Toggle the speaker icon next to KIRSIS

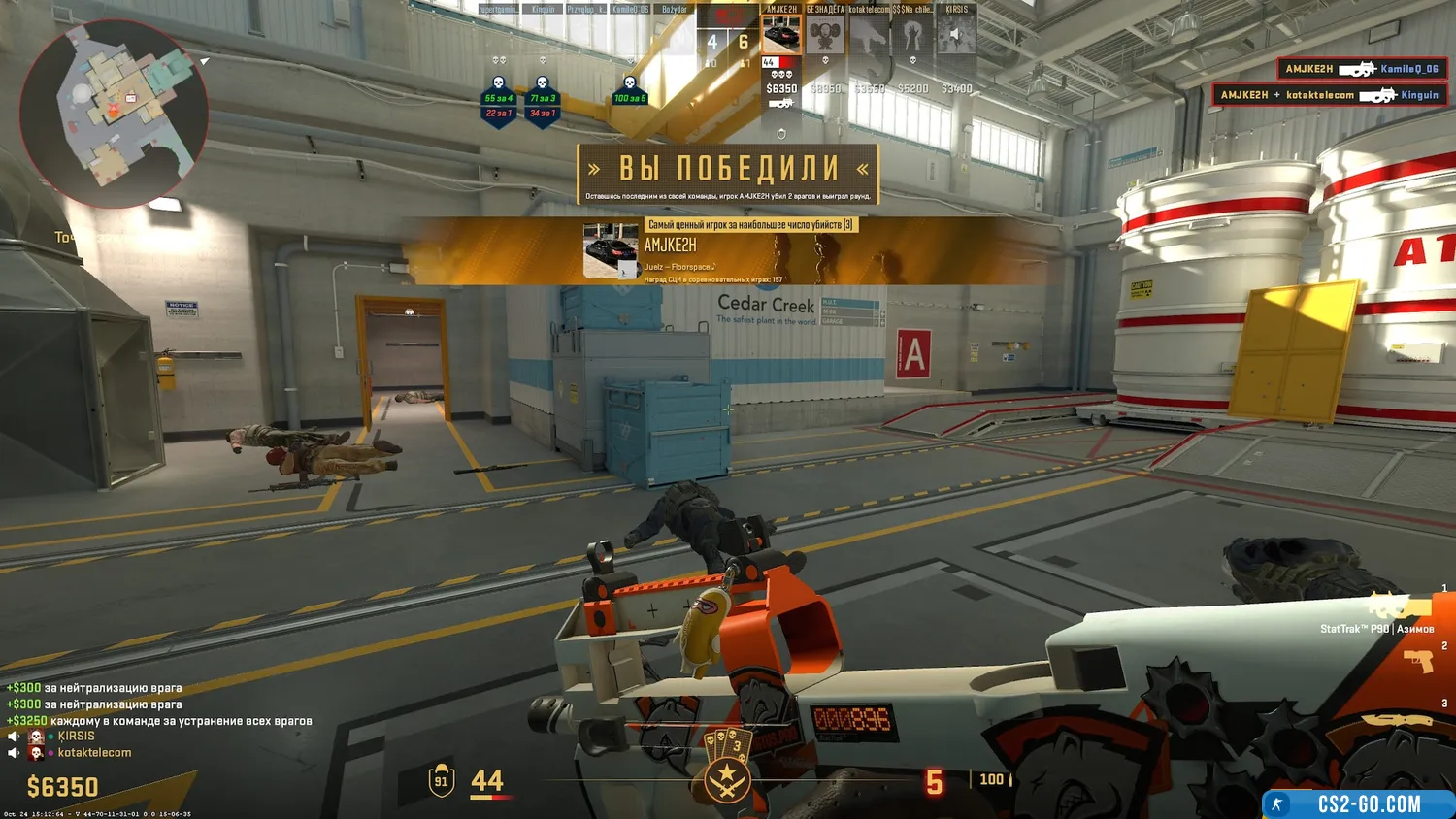(14, 737)
